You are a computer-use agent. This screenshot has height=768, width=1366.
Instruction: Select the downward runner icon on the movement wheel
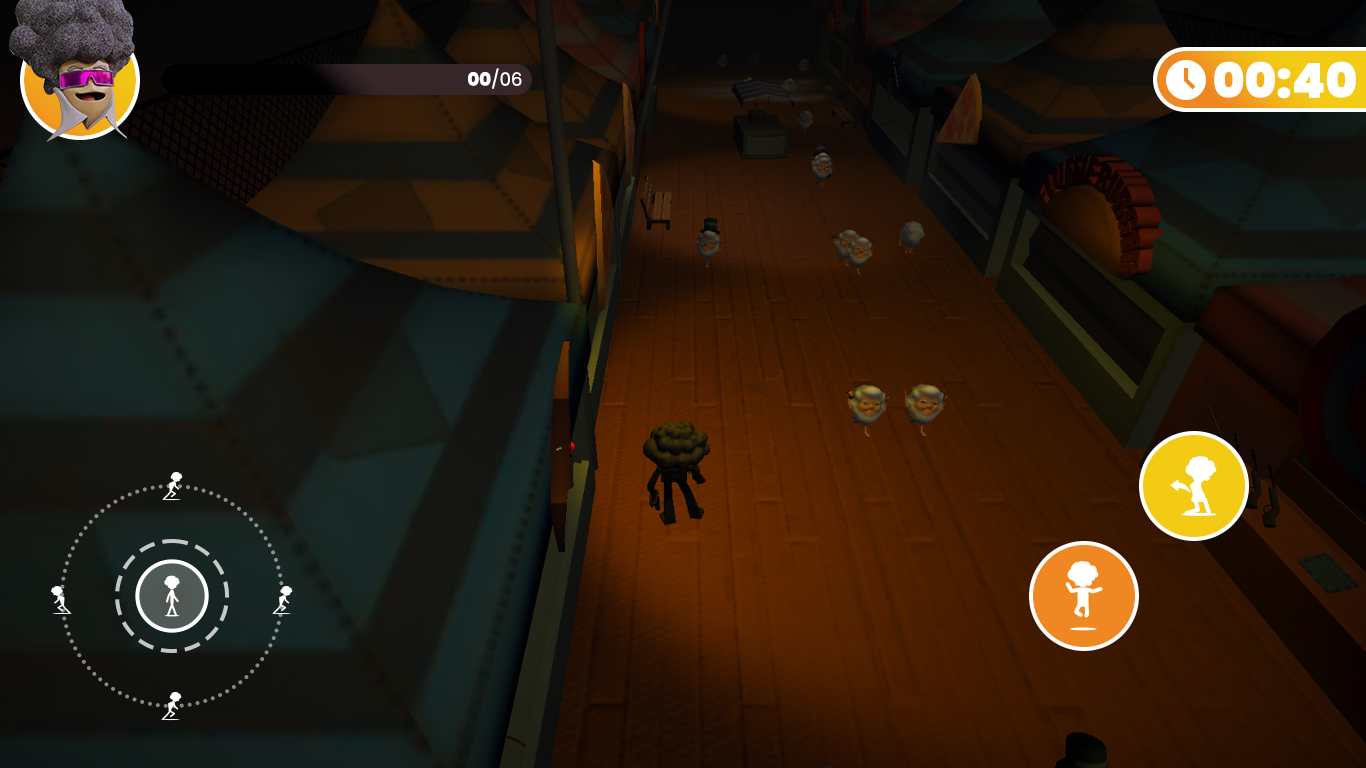[x=172, y=706]
